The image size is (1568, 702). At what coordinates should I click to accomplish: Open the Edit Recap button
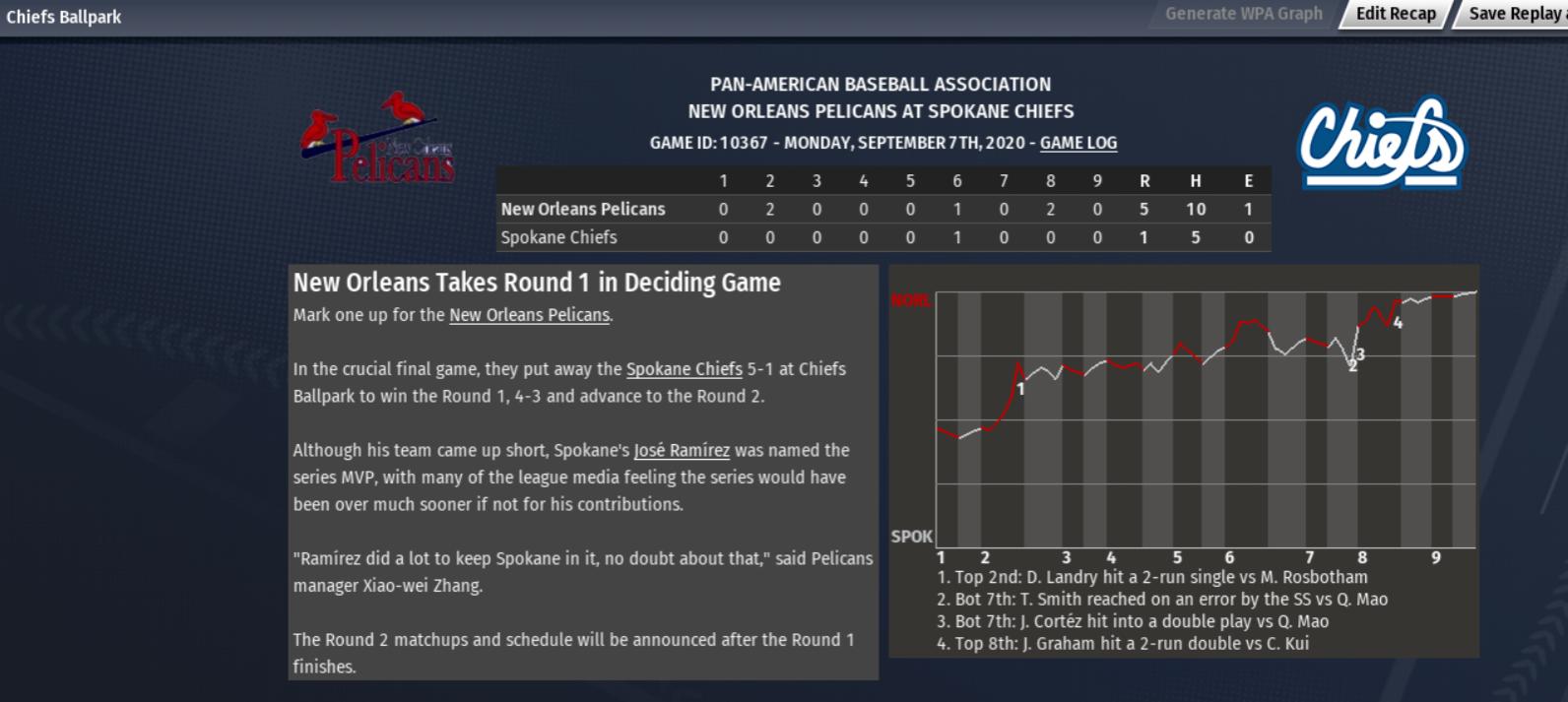[x=1395, y=14]
